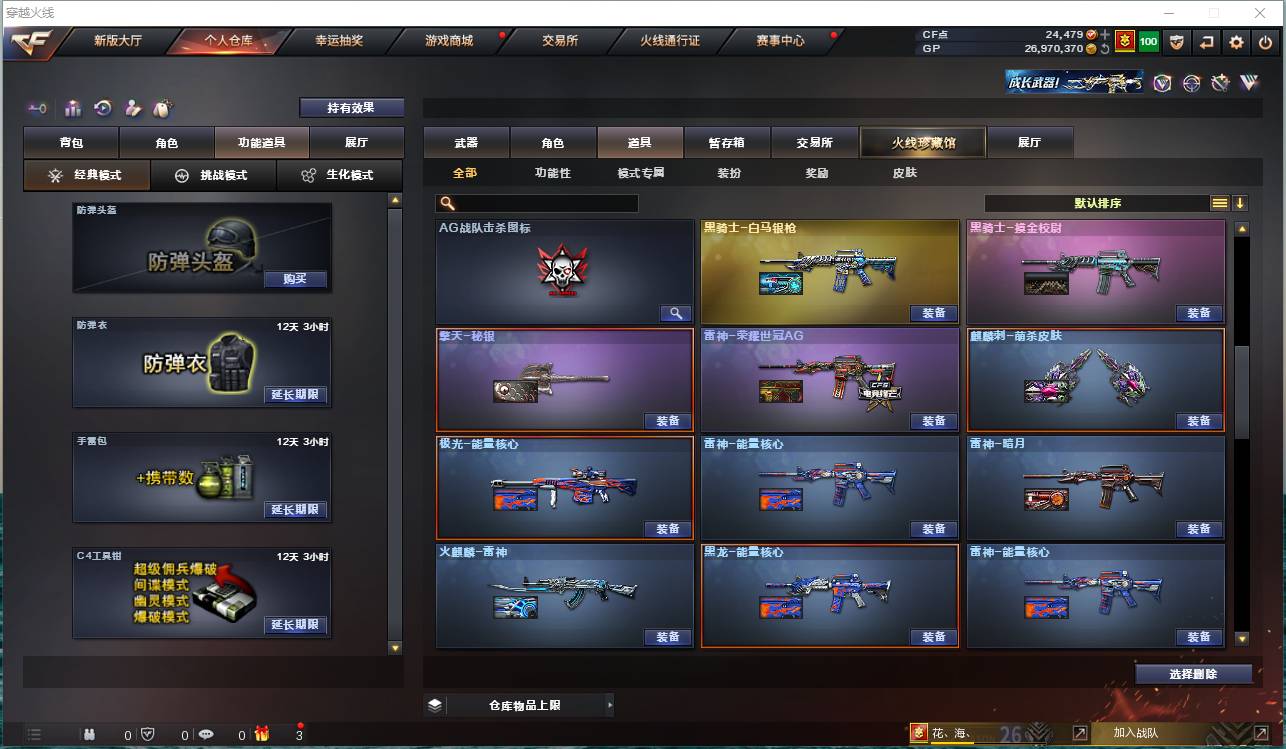
Task: Switch to the 火线珍藏馆 tab
Action: pos(922,142)
